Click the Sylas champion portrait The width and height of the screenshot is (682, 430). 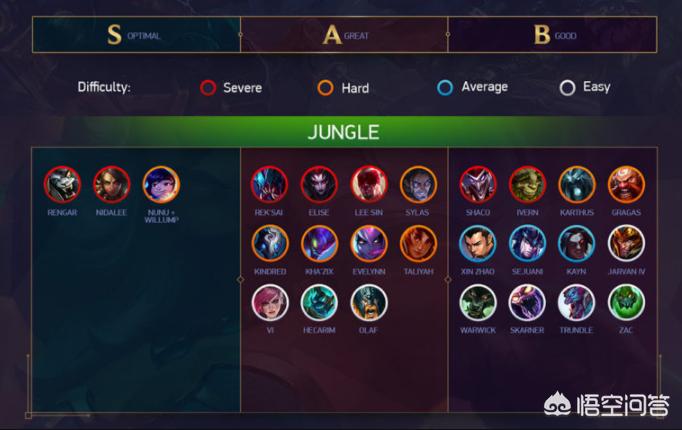418,184
